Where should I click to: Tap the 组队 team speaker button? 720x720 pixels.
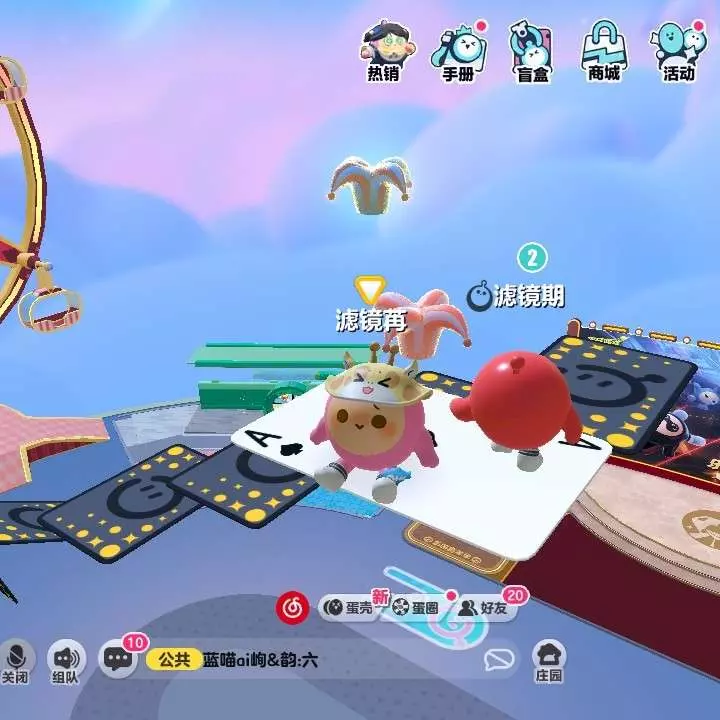[x=67, y=662]
